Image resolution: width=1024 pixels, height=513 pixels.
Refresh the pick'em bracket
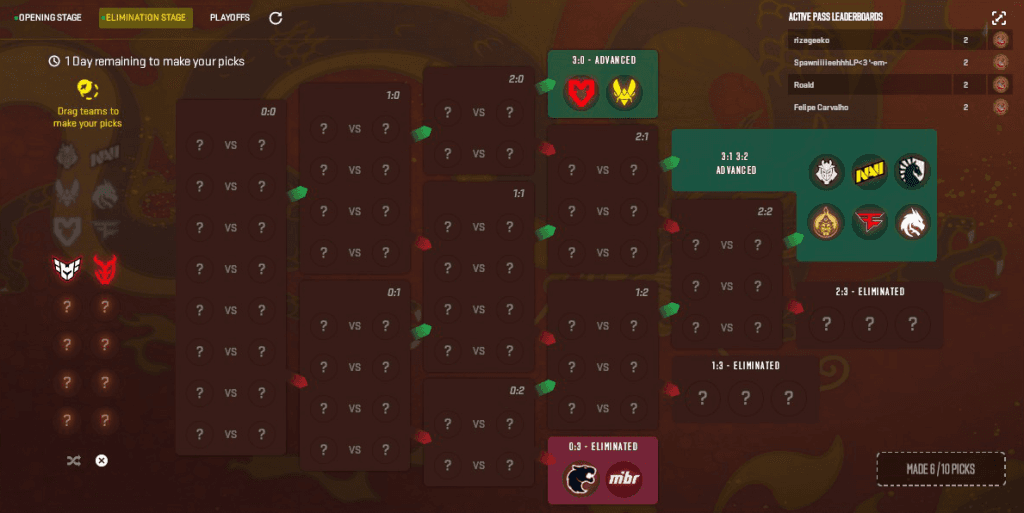pyautogui.click(x=276, y=17)
